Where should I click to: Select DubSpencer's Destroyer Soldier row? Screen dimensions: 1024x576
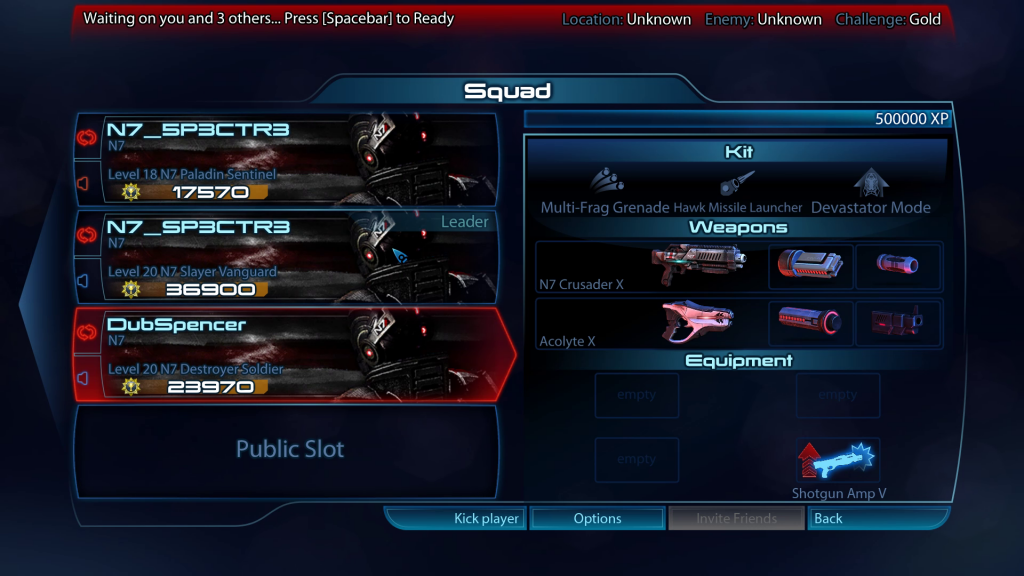pyautogui.click(x=288, y=354)
